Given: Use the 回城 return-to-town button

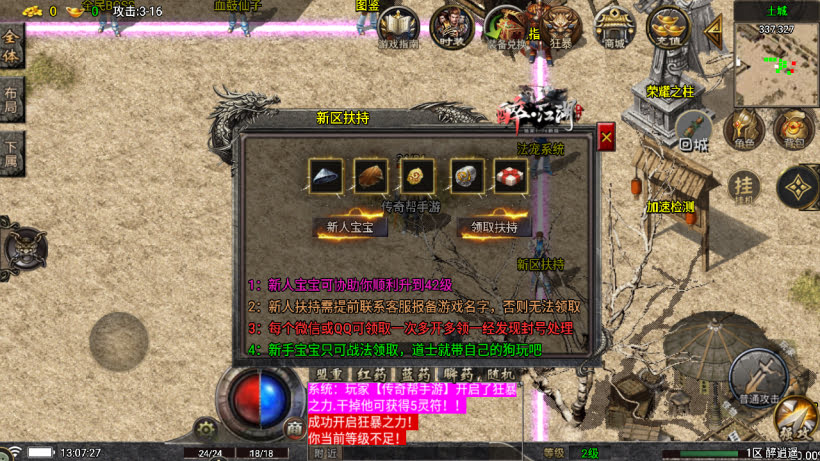Looking at the screenshot, I should pyautogui.click(x=694, y=130).
